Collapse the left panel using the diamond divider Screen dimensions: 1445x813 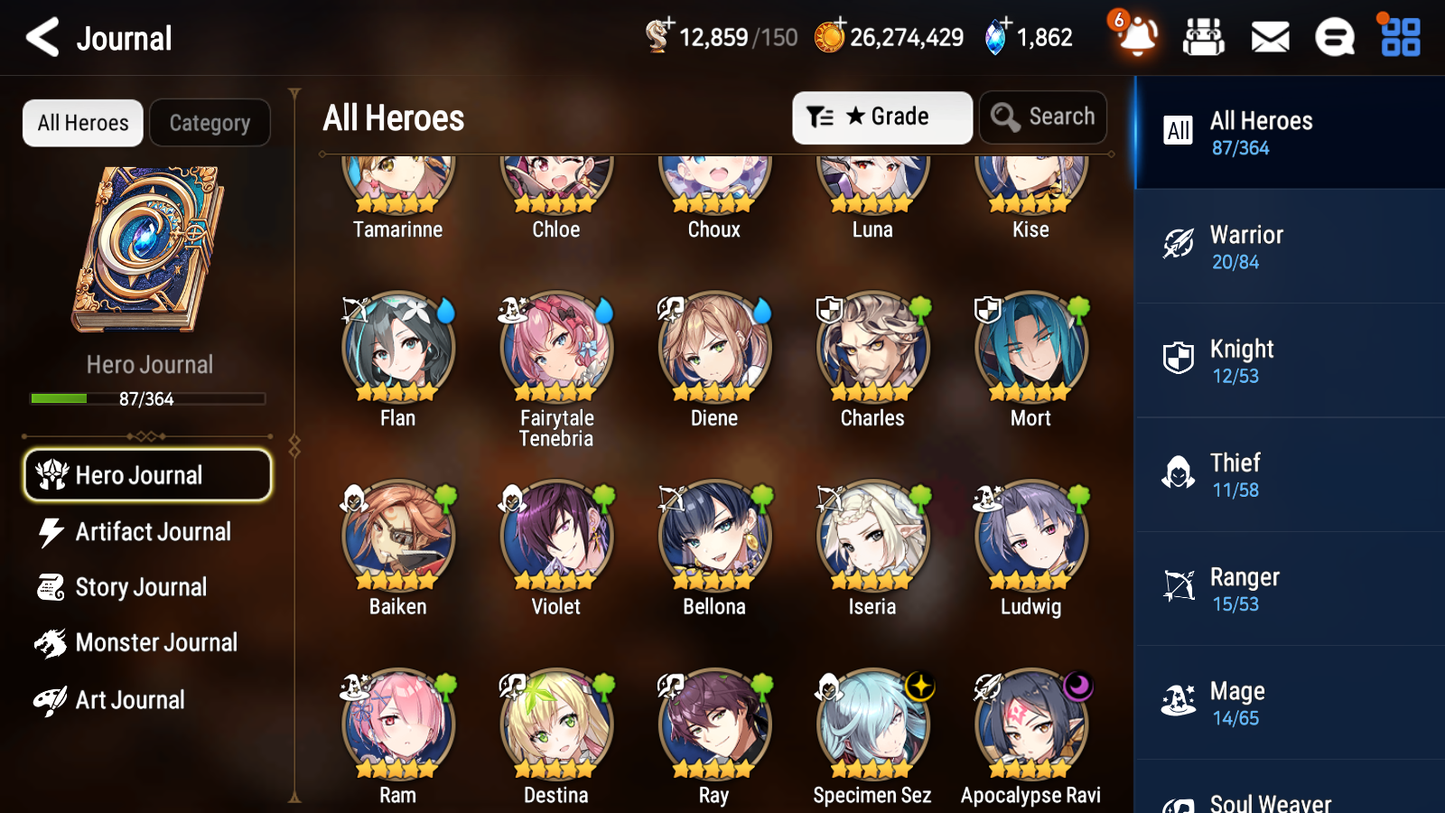tap(293, 447)
